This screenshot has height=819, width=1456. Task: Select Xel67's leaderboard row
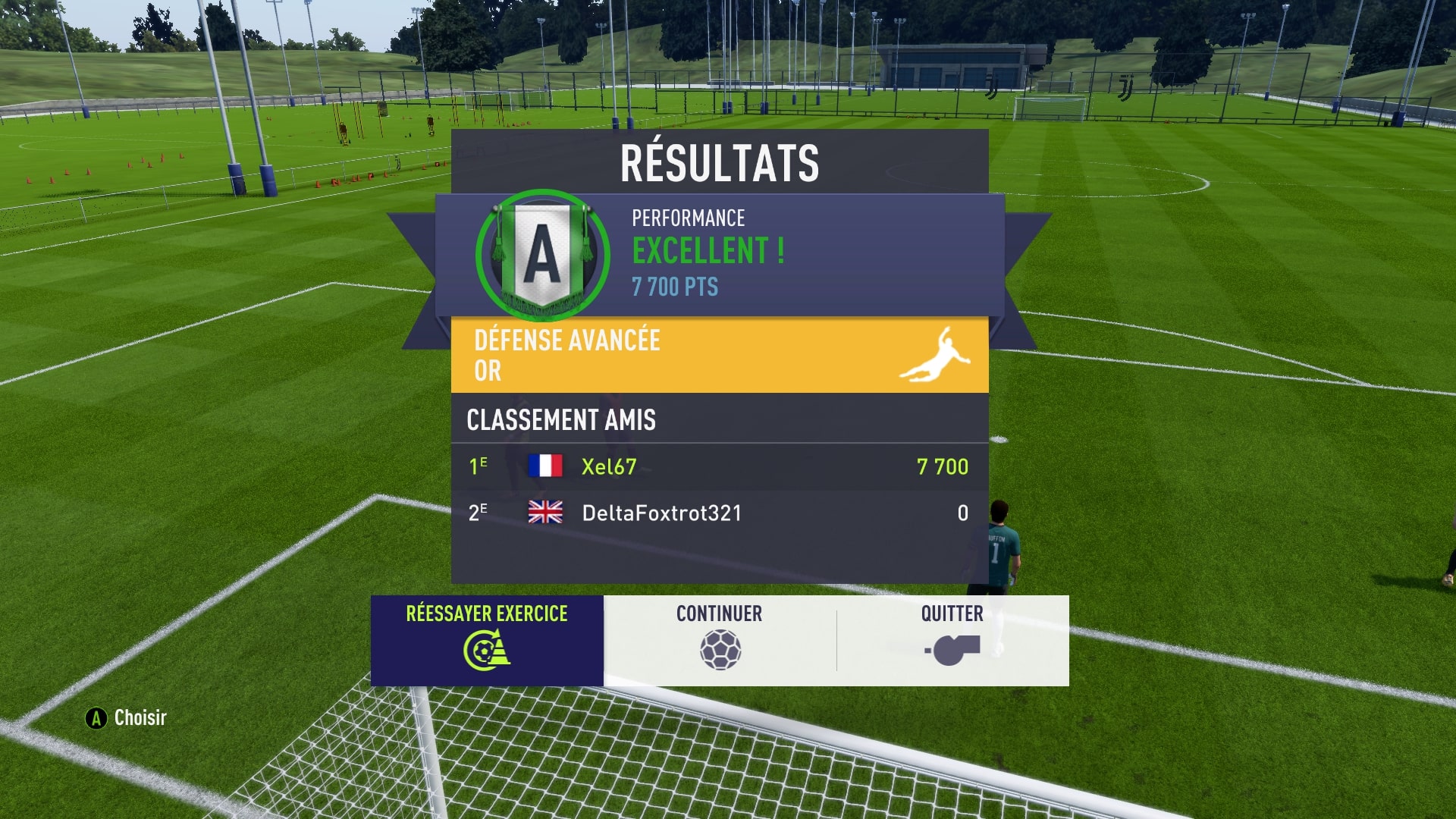tap(719, 466)
